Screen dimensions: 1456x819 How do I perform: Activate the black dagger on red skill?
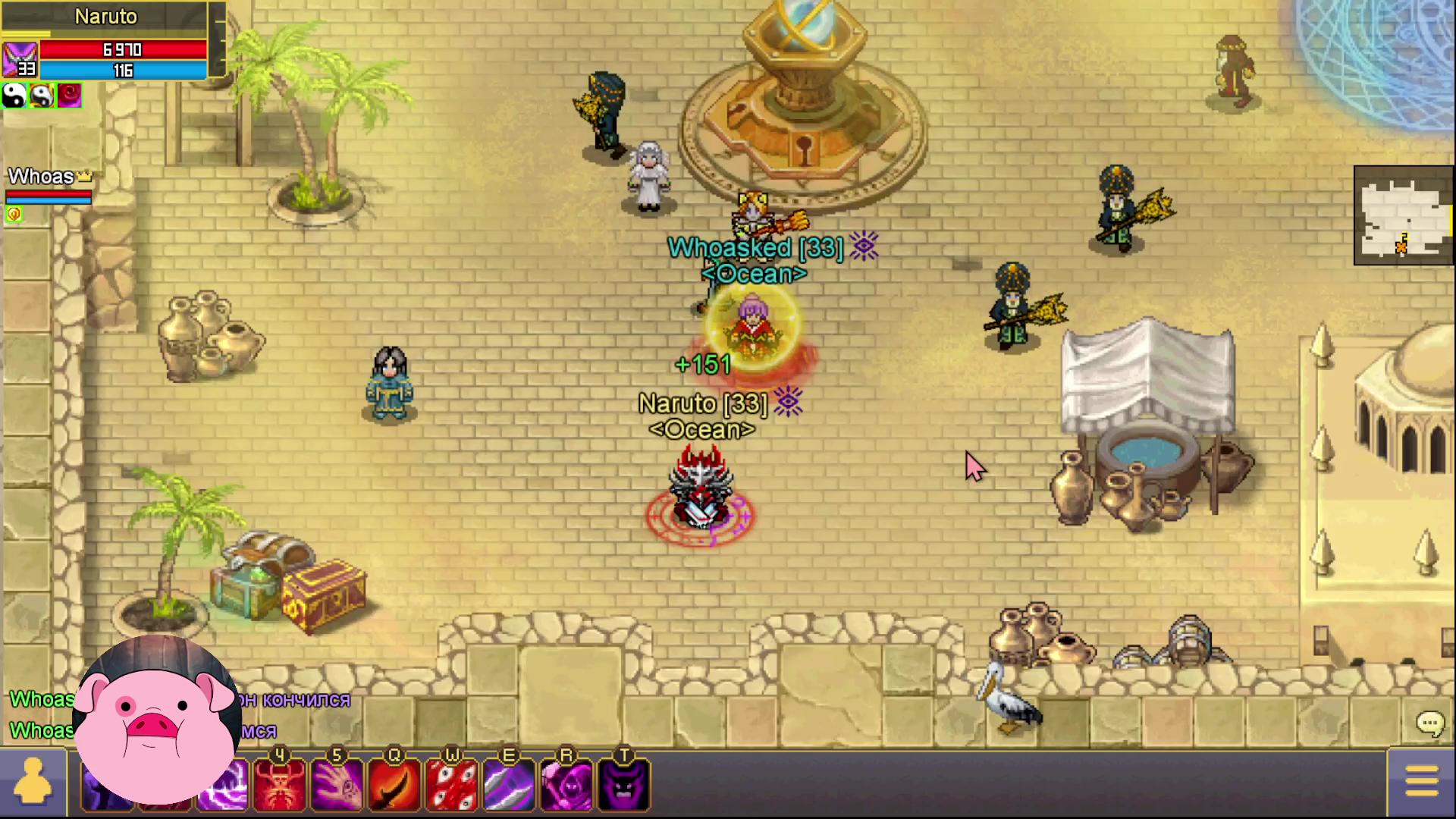pos(394,784)
